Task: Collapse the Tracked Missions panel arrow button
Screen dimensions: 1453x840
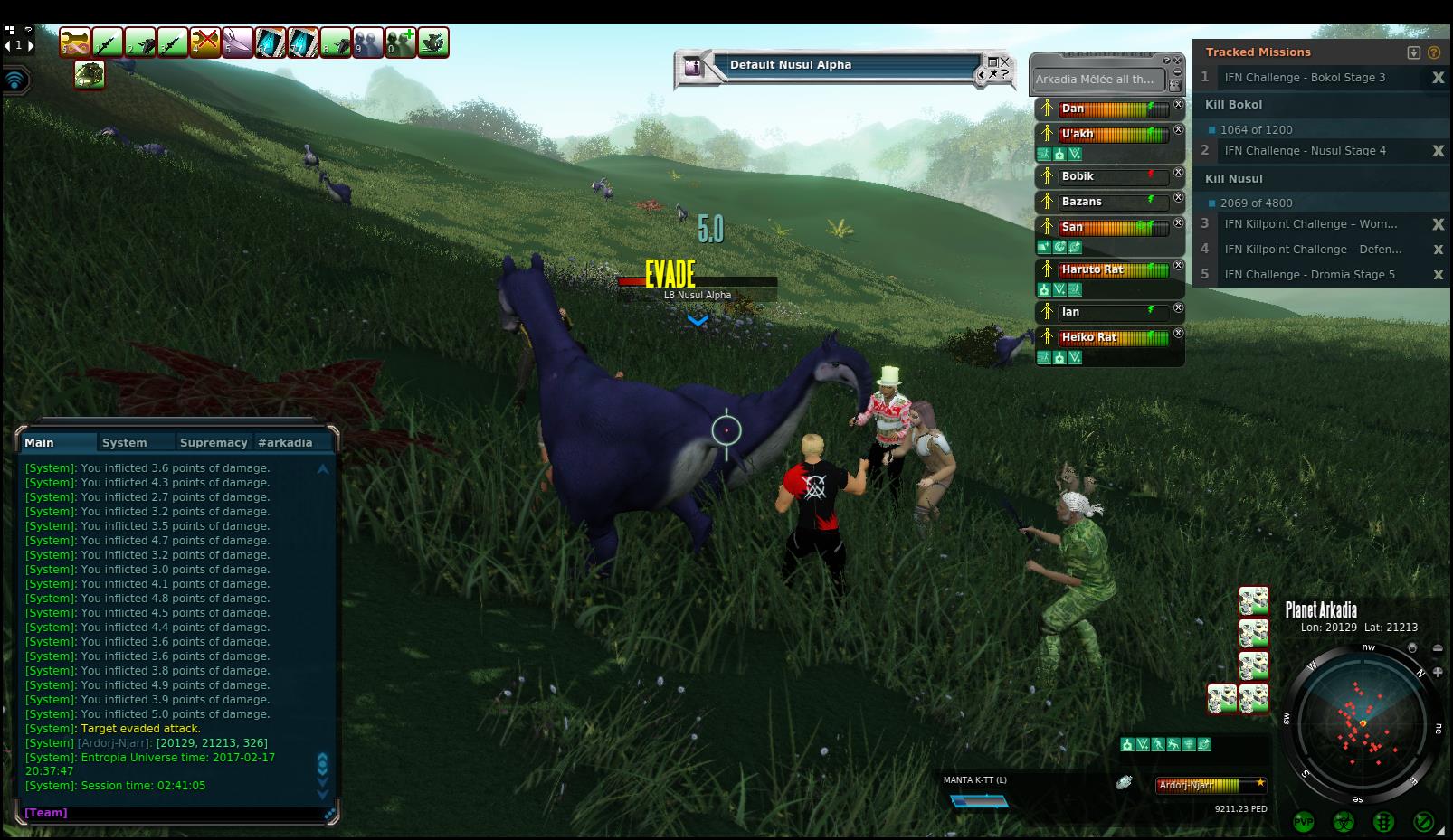Action: (1414, 52)
